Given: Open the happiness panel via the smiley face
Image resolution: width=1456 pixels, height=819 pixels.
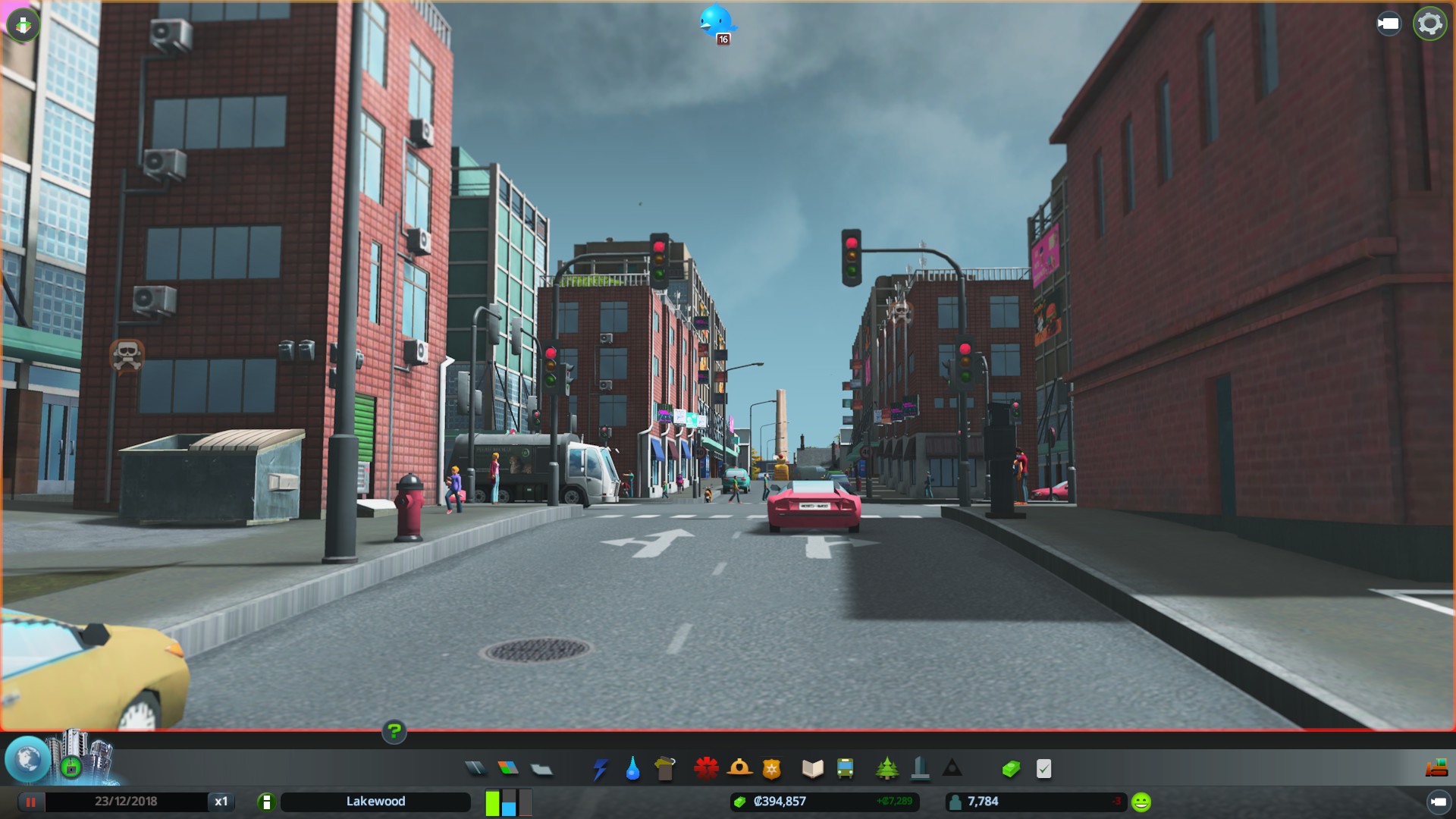Looking at the screenshot, I should (1140, 801).
